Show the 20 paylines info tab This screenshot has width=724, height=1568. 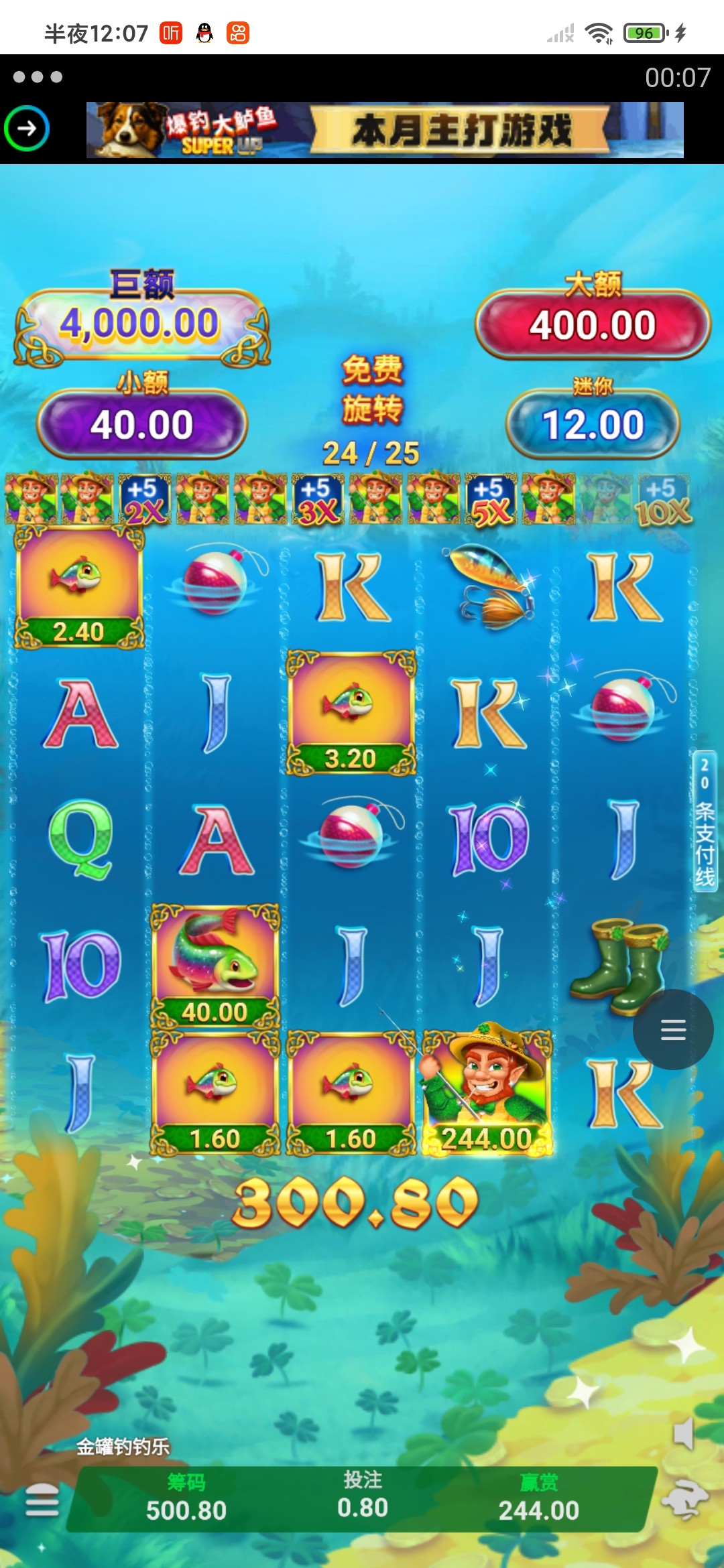[705, 820]
